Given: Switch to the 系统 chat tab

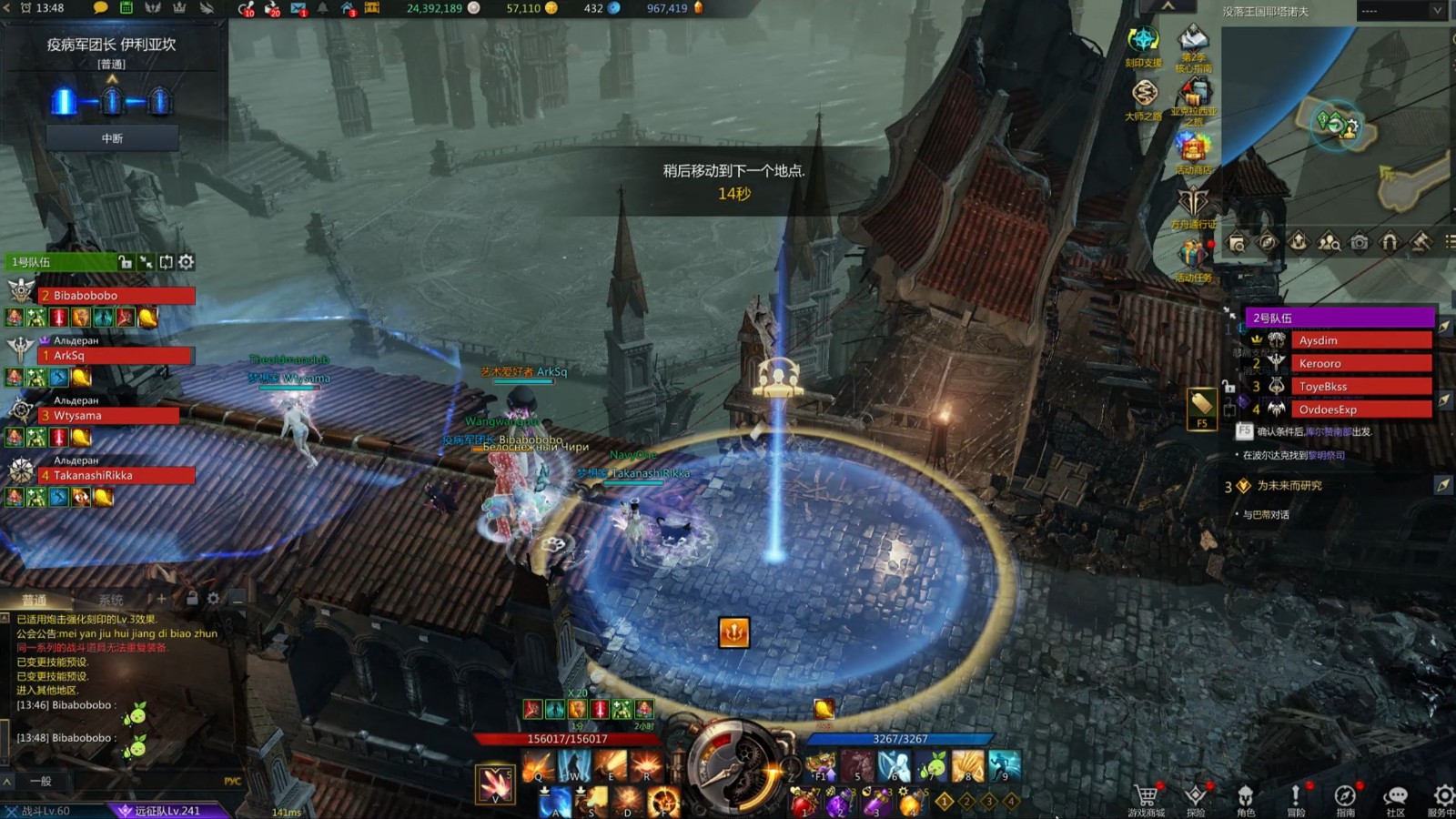Looking at the screenshot, I should [111, 600].
